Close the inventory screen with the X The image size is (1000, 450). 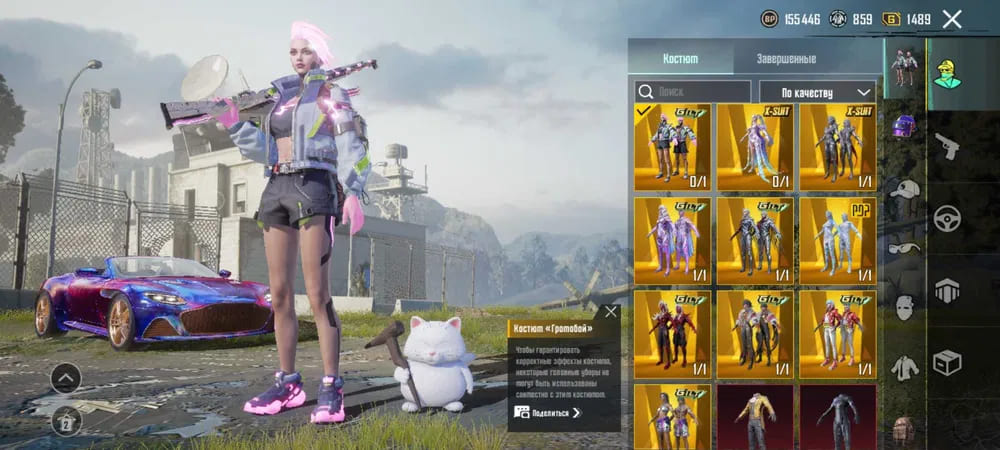click(952, 19)
